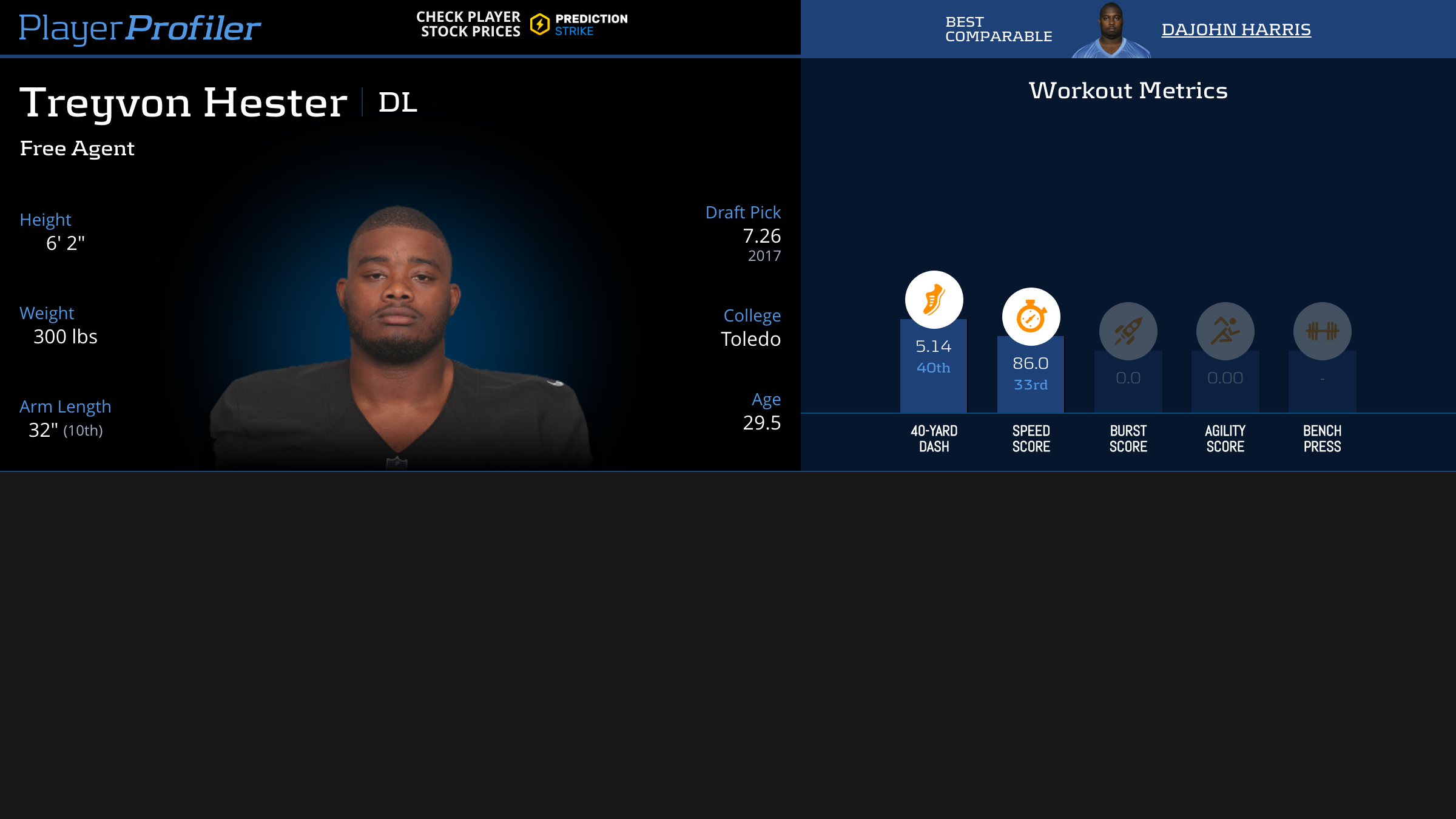Click the Bench Press barbell icon
This screenshot has height=819, width=1456.
(1322, 331)
